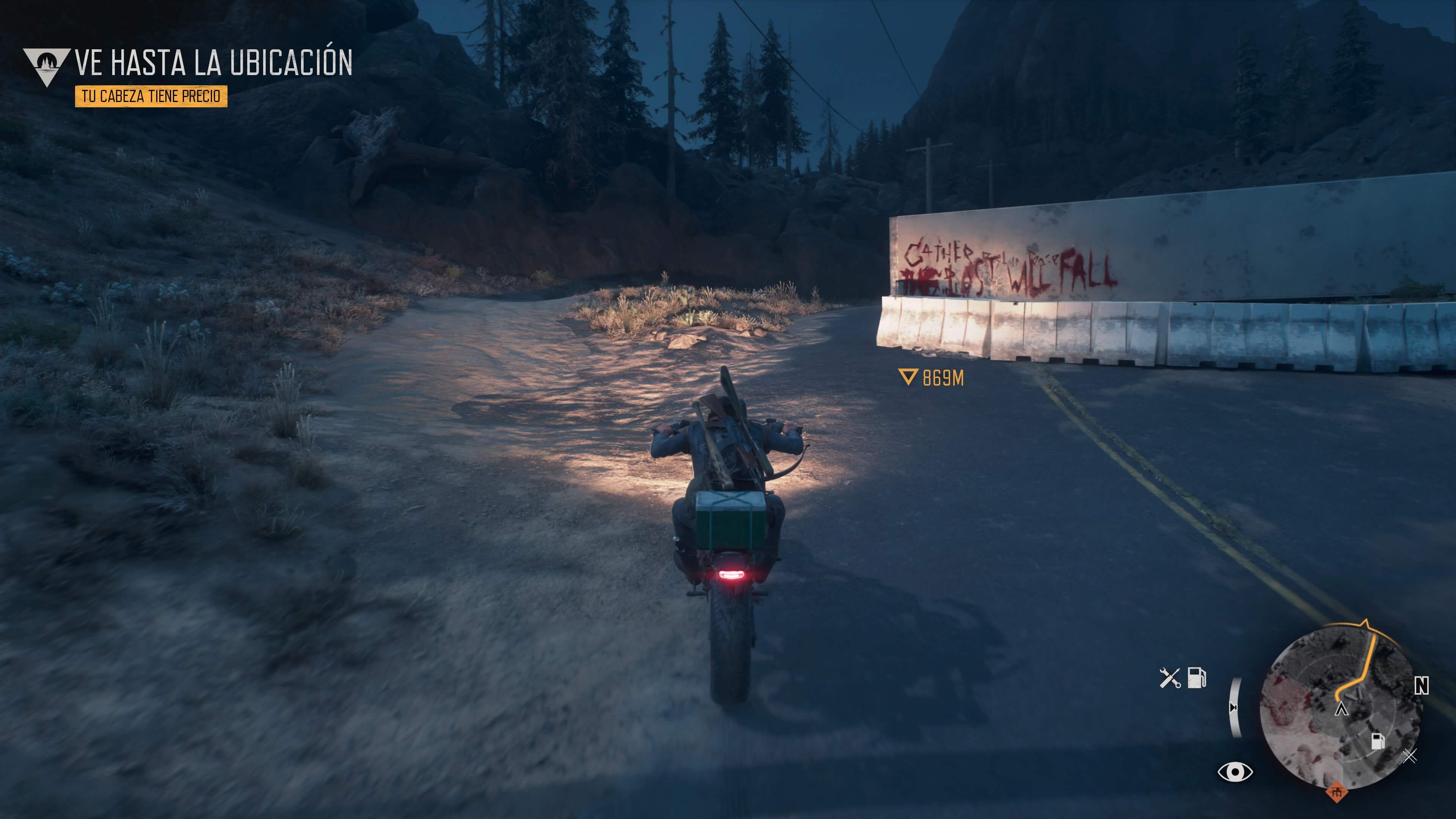The height and width of the screenshot is (819, 1456).
Task: Activate the eye survival vision icon
Action: (1235, 772)
